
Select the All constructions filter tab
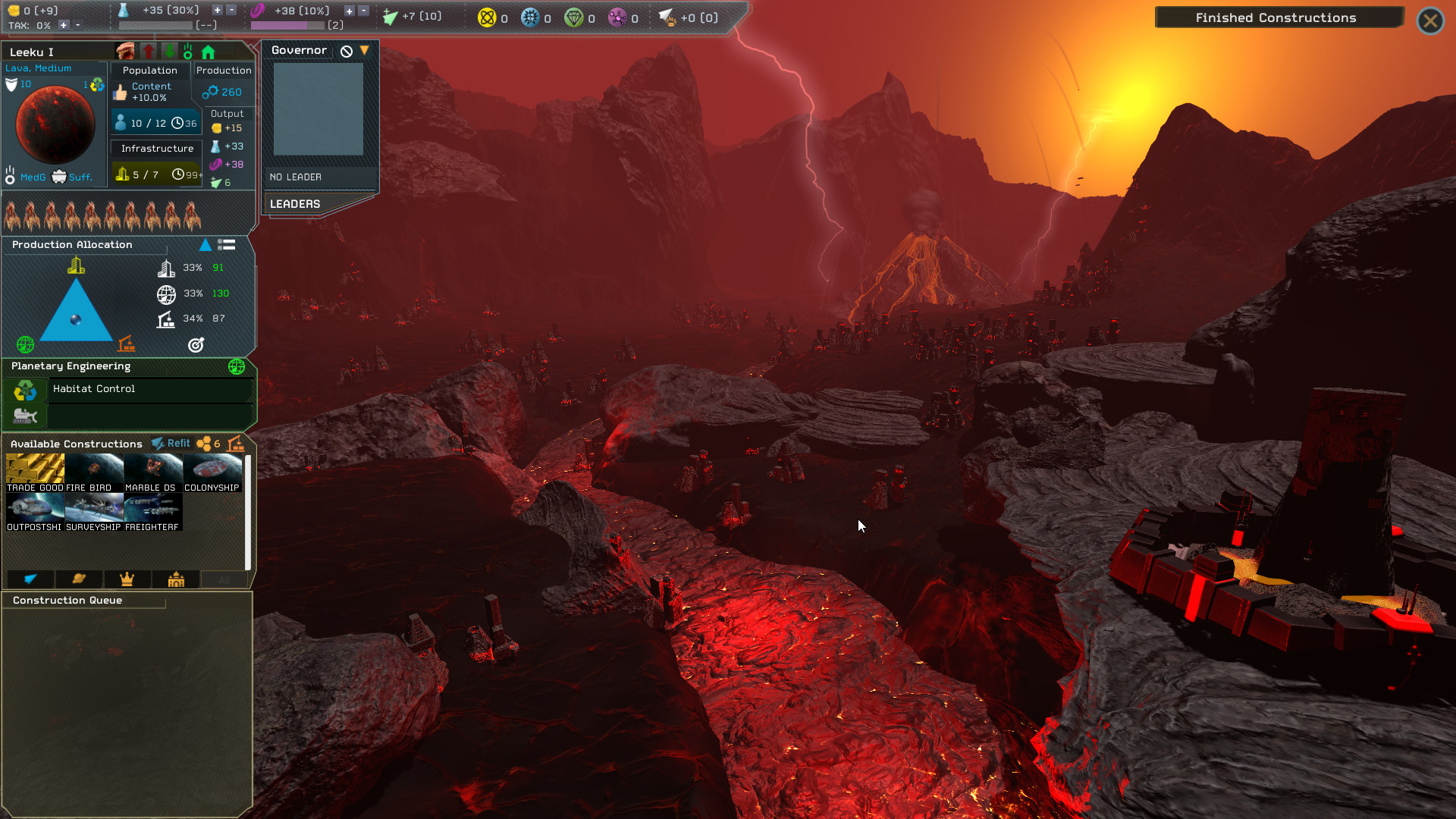224,579
